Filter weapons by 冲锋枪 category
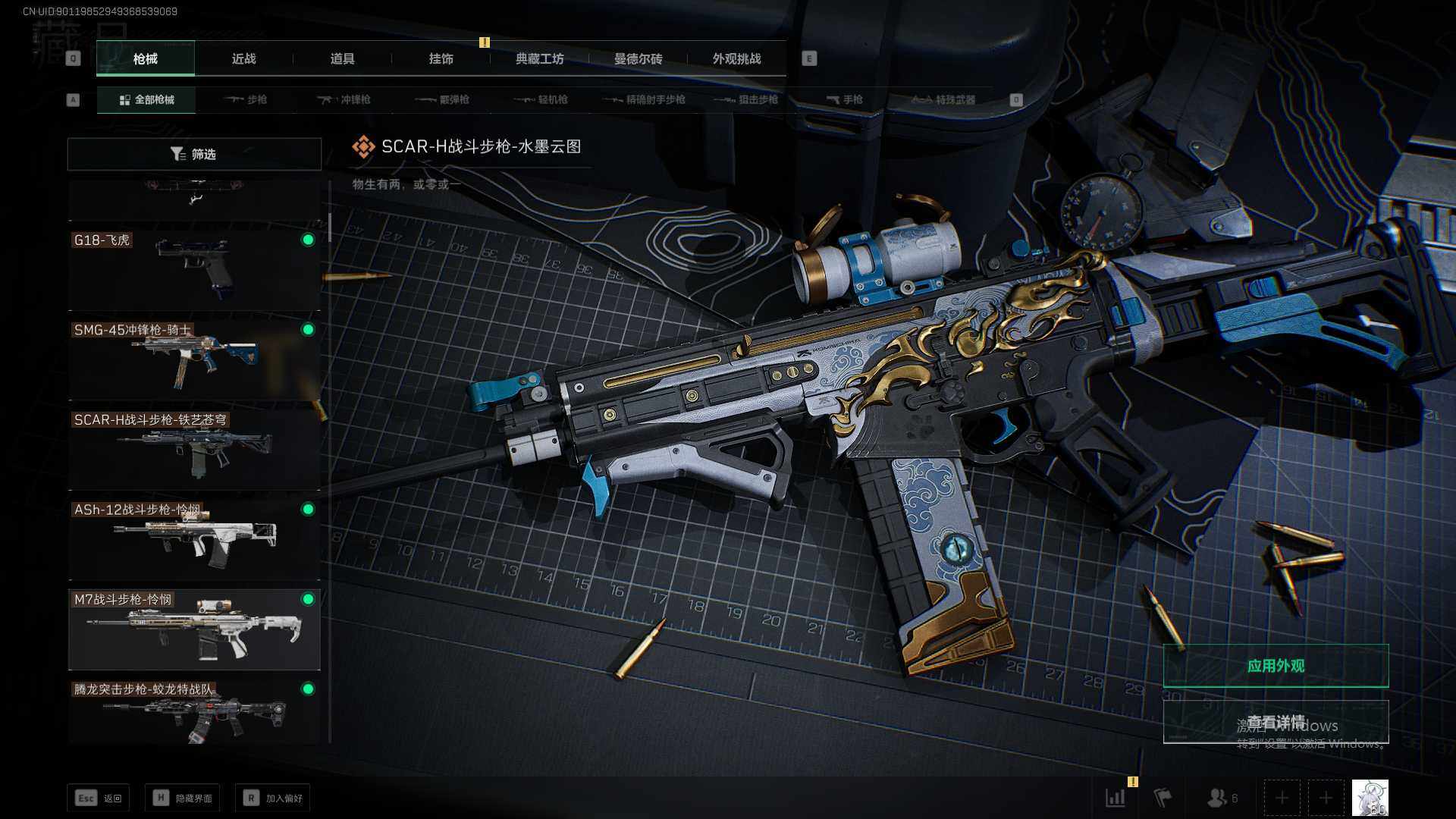 [x=345, y=99]
